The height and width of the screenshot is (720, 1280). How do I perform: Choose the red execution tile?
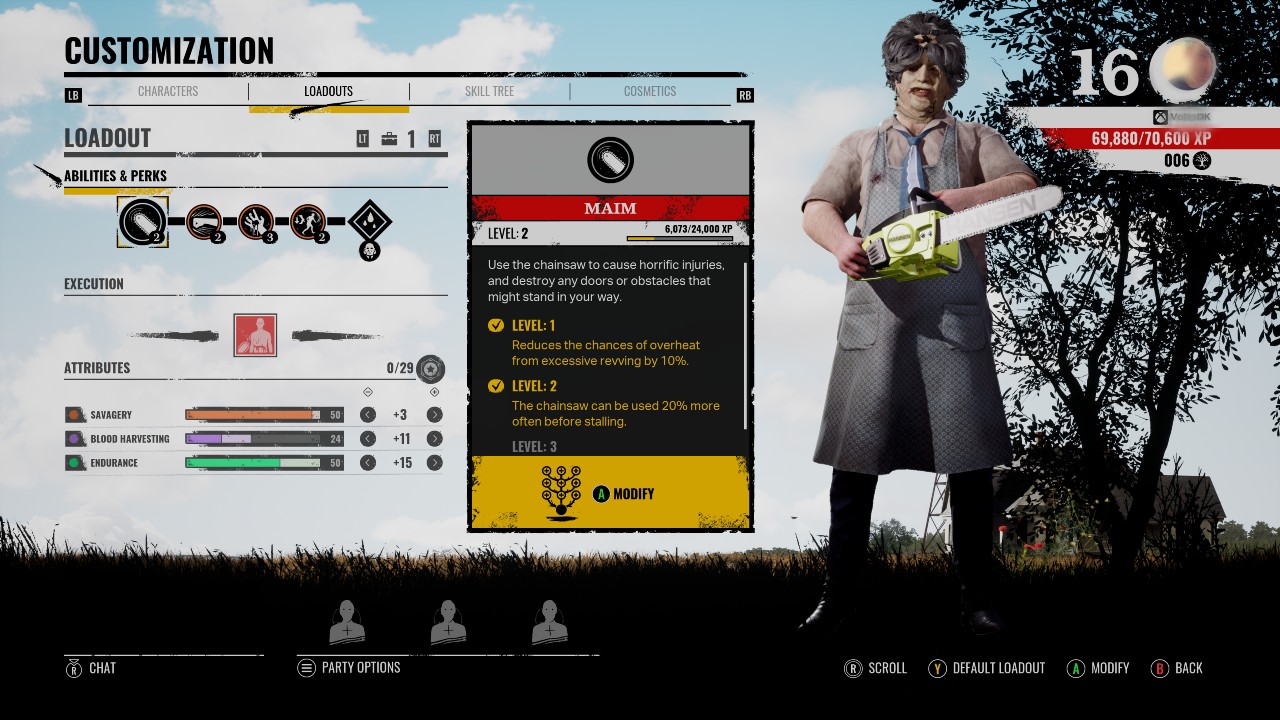click(x=255, y=335)
